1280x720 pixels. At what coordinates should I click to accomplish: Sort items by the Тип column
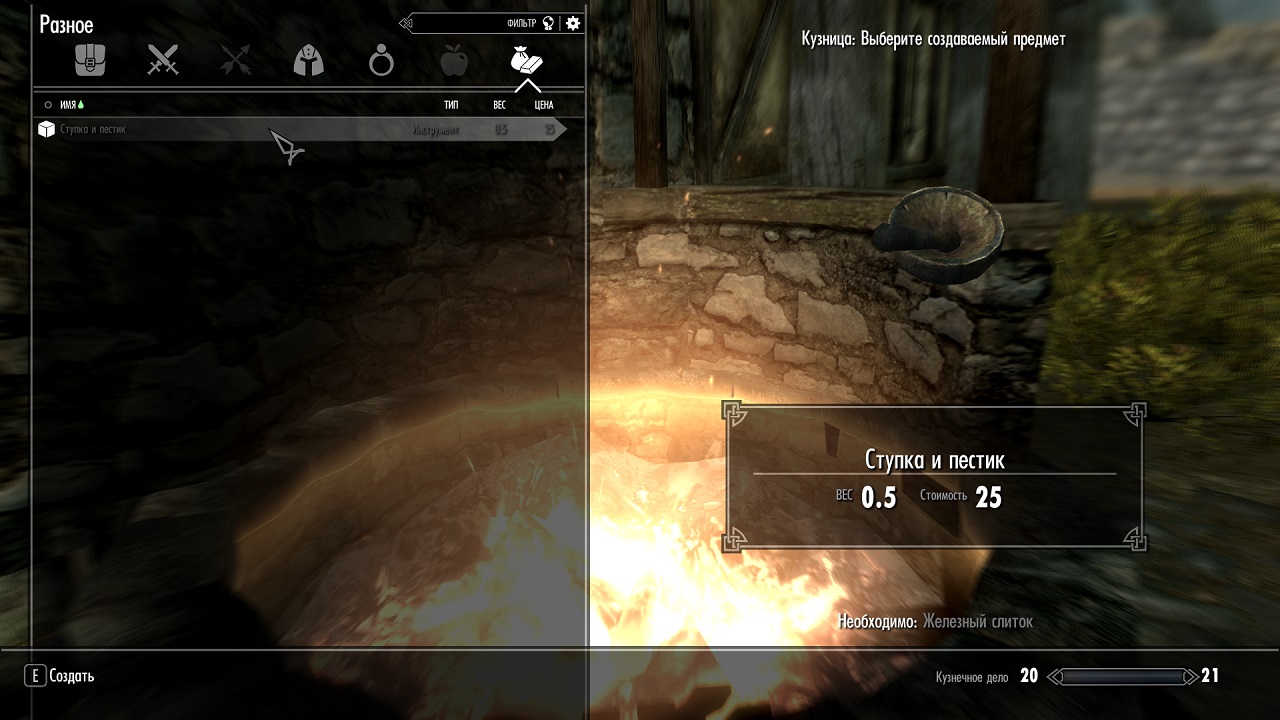tap(451, 104)
